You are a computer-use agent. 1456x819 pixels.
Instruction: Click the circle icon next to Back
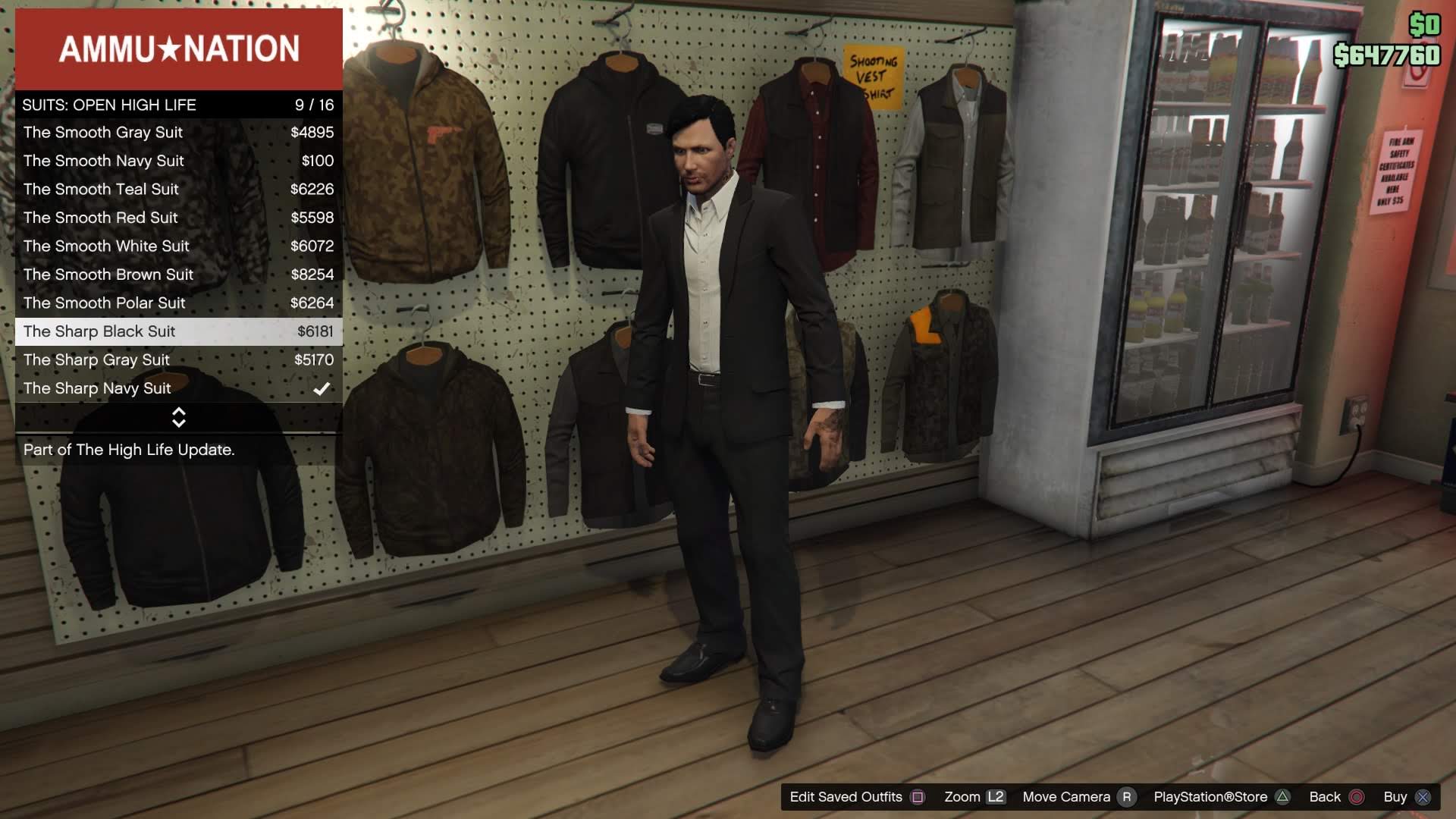point(1357,797)
